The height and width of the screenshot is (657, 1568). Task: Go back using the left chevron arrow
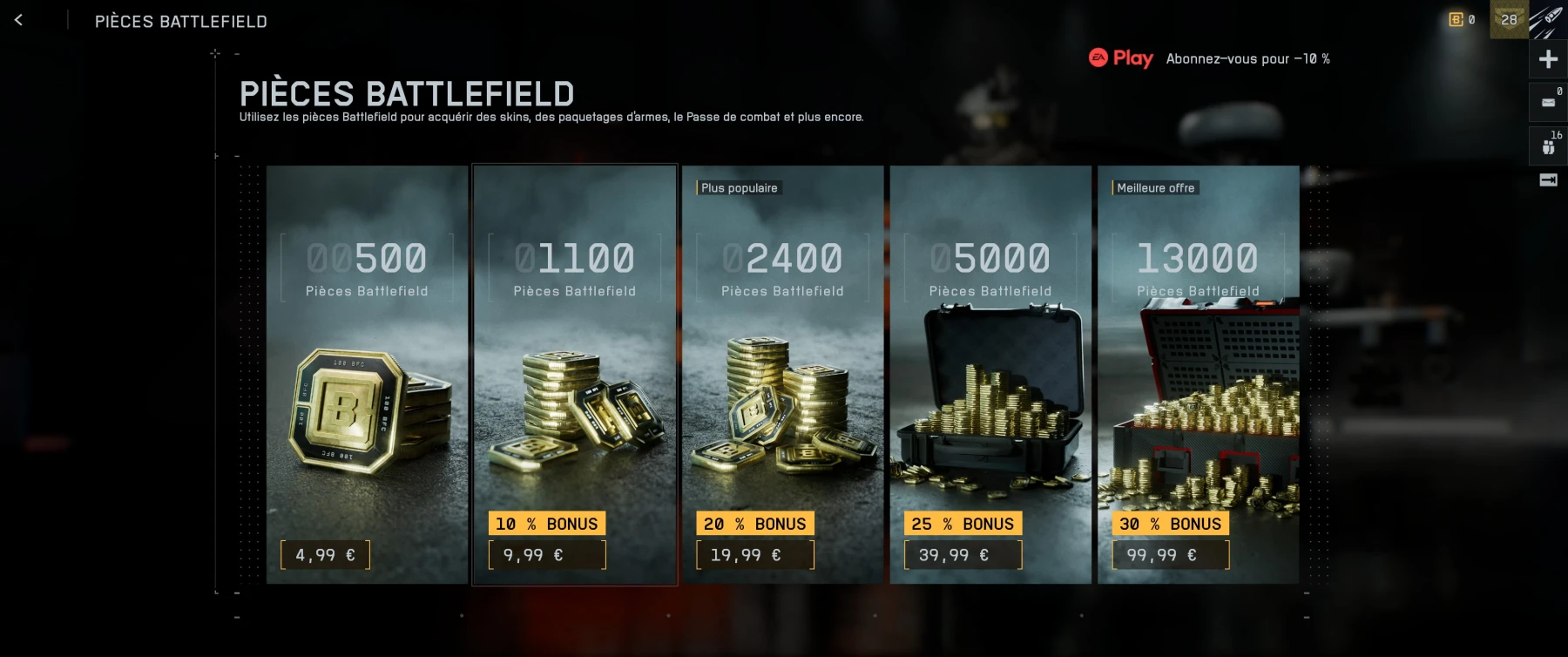pos(19,19)
